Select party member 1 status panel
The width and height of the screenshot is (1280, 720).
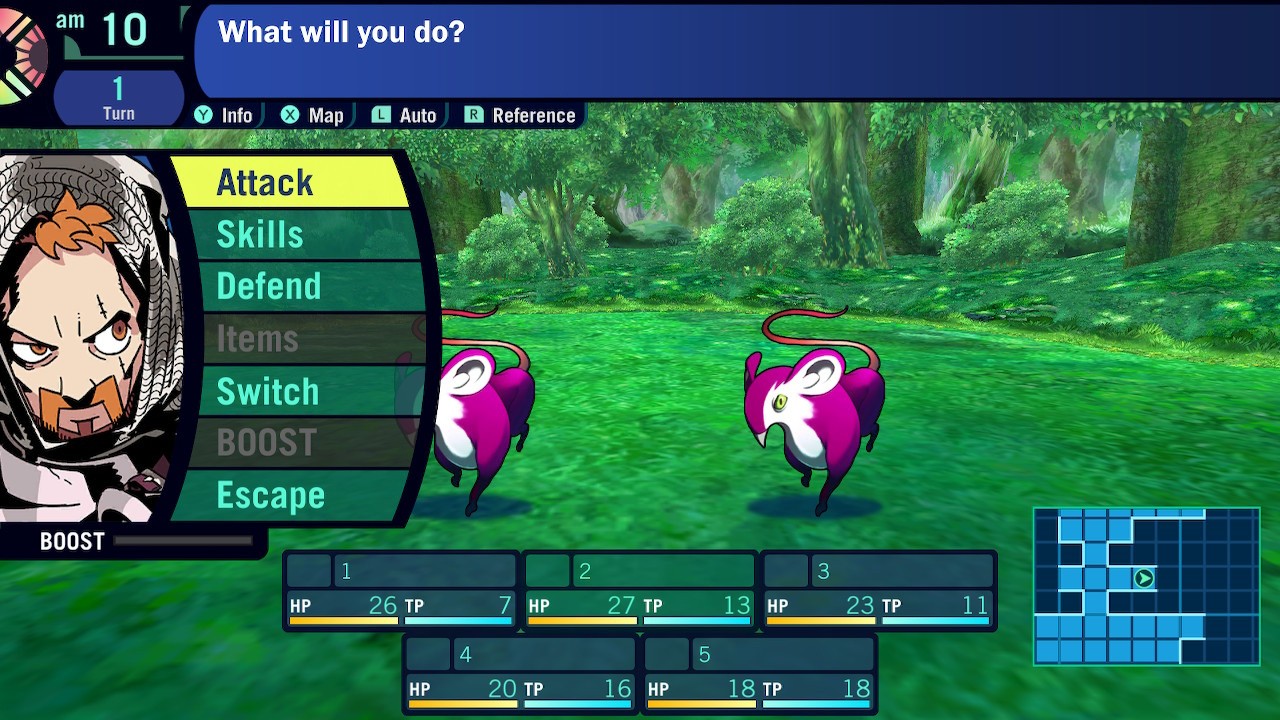(401, 590)
